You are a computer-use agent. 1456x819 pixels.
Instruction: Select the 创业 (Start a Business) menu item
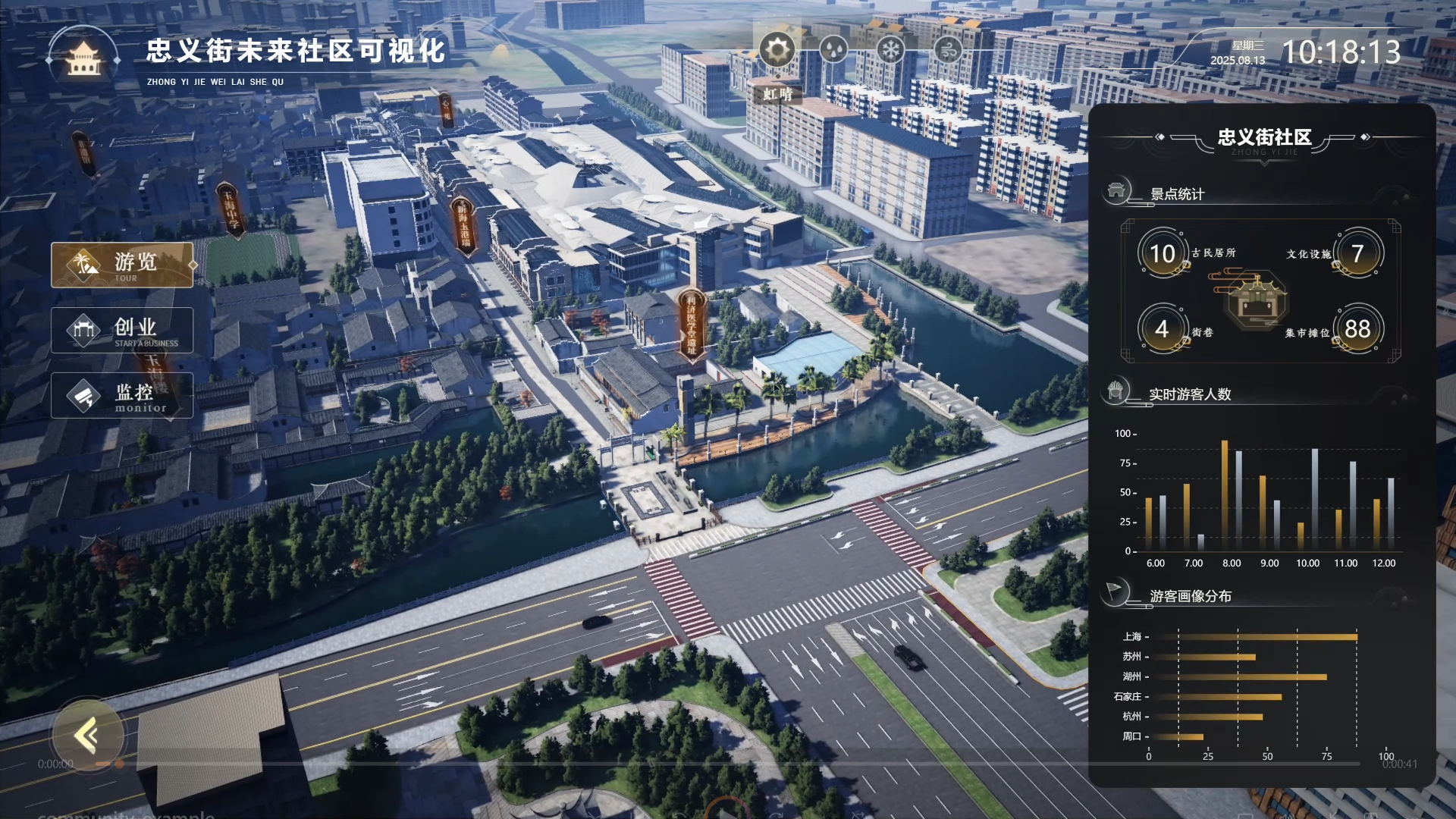(x=122, y=331)
